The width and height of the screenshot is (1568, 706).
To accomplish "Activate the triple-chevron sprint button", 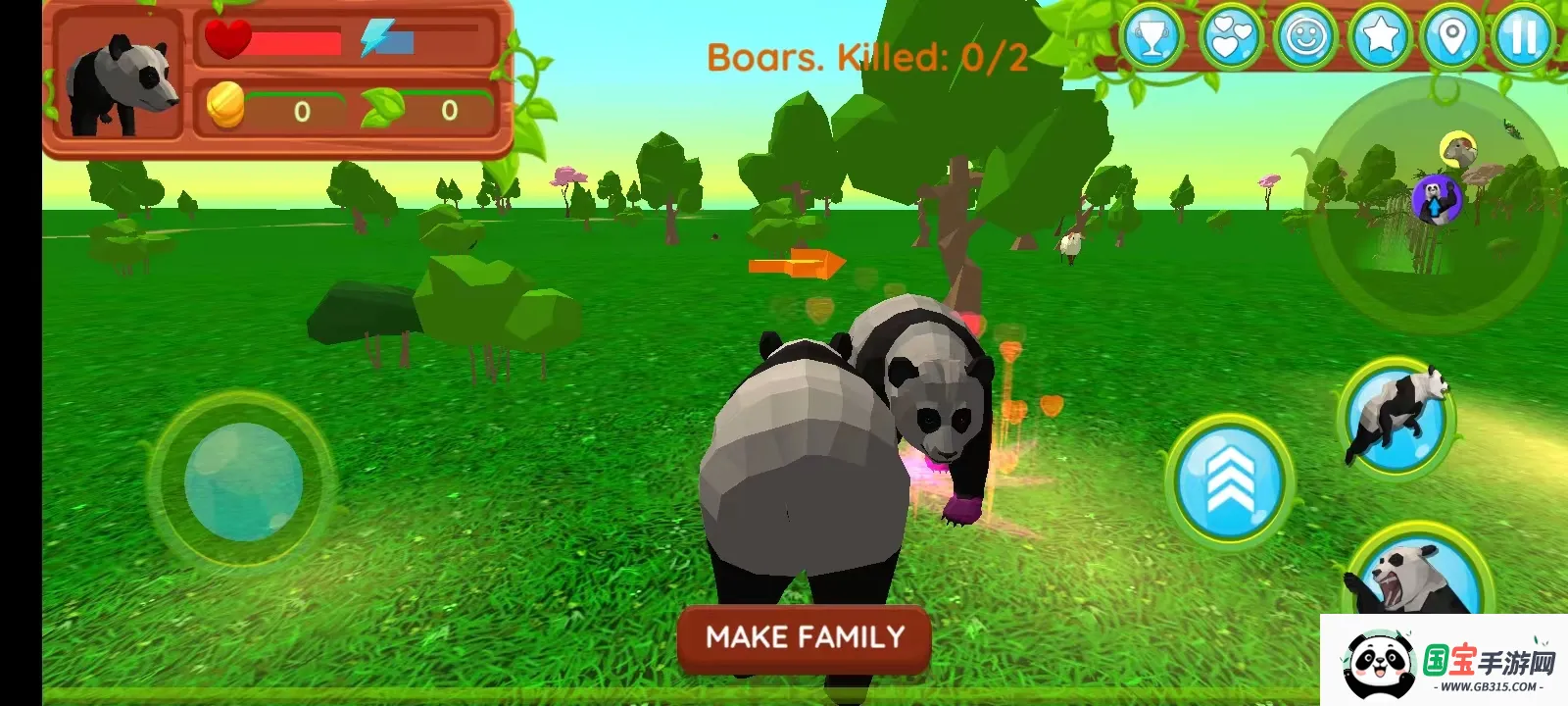I will (1230, 479).
